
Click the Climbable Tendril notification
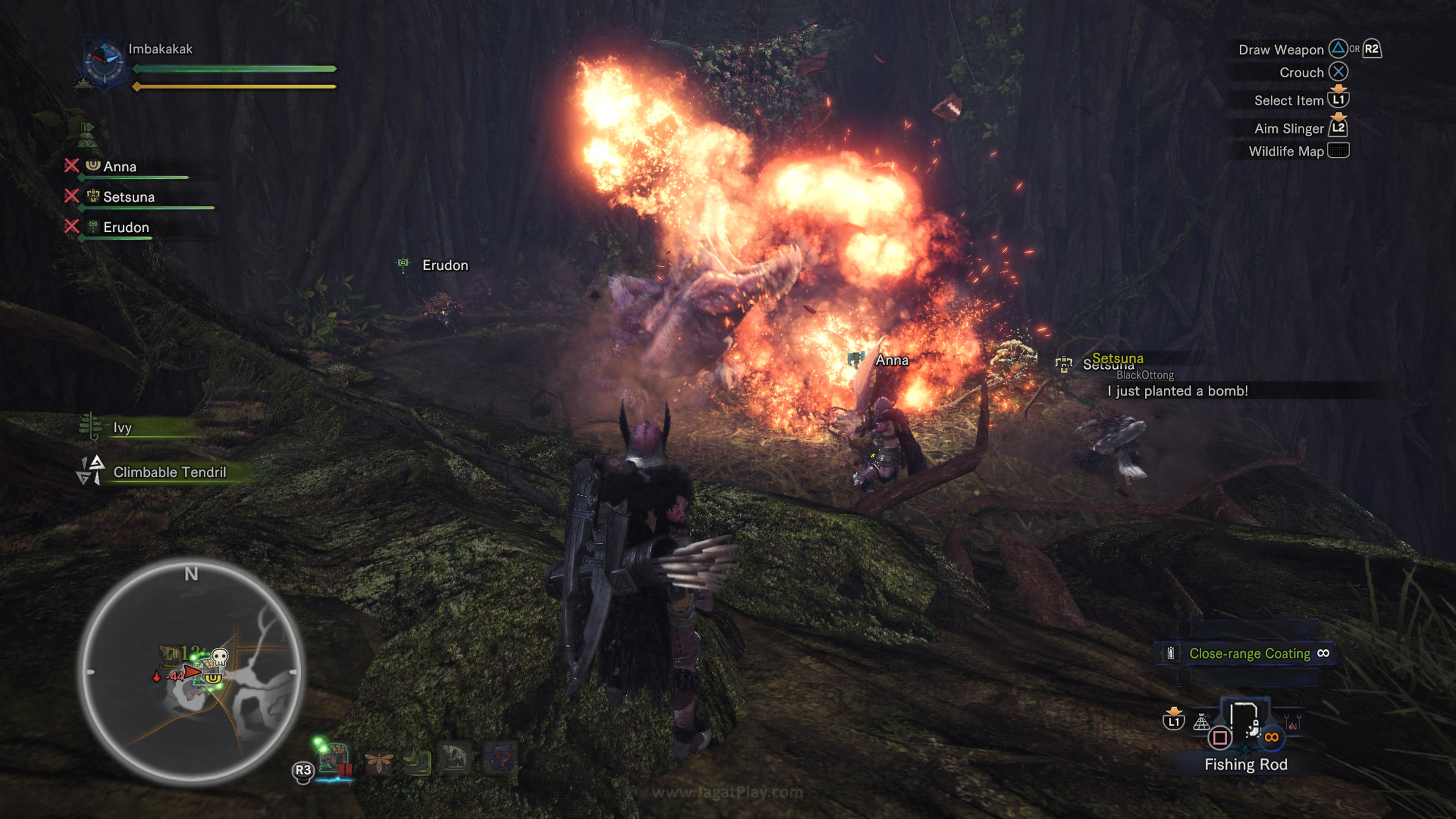[169, 472]
